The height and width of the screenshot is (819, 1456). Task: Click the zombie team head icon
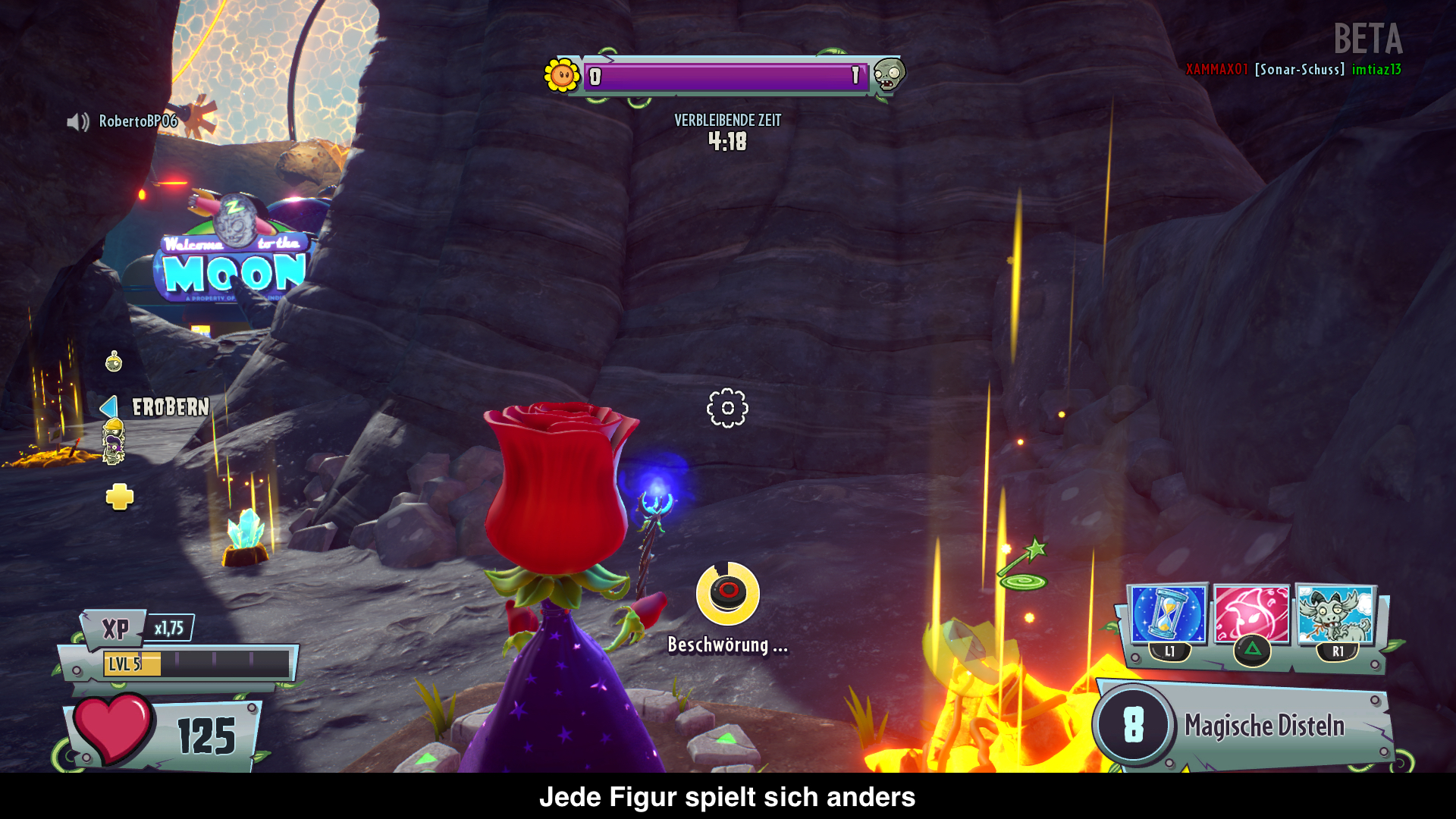888,74
